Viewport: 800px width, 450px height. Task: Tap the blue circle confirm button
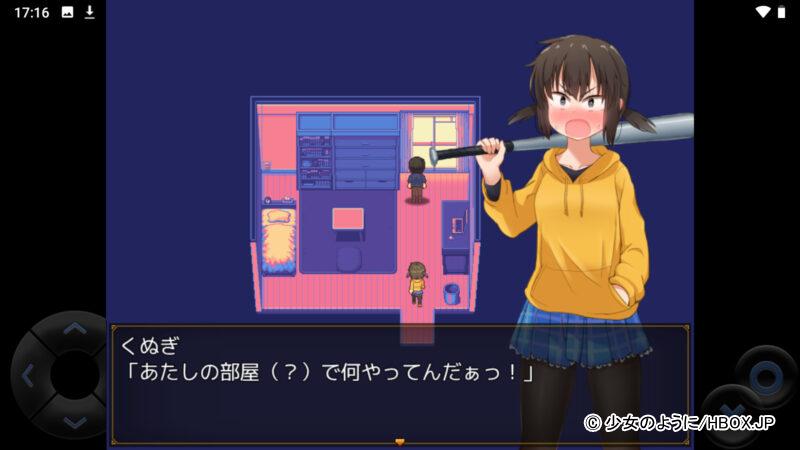coord(765,377)
